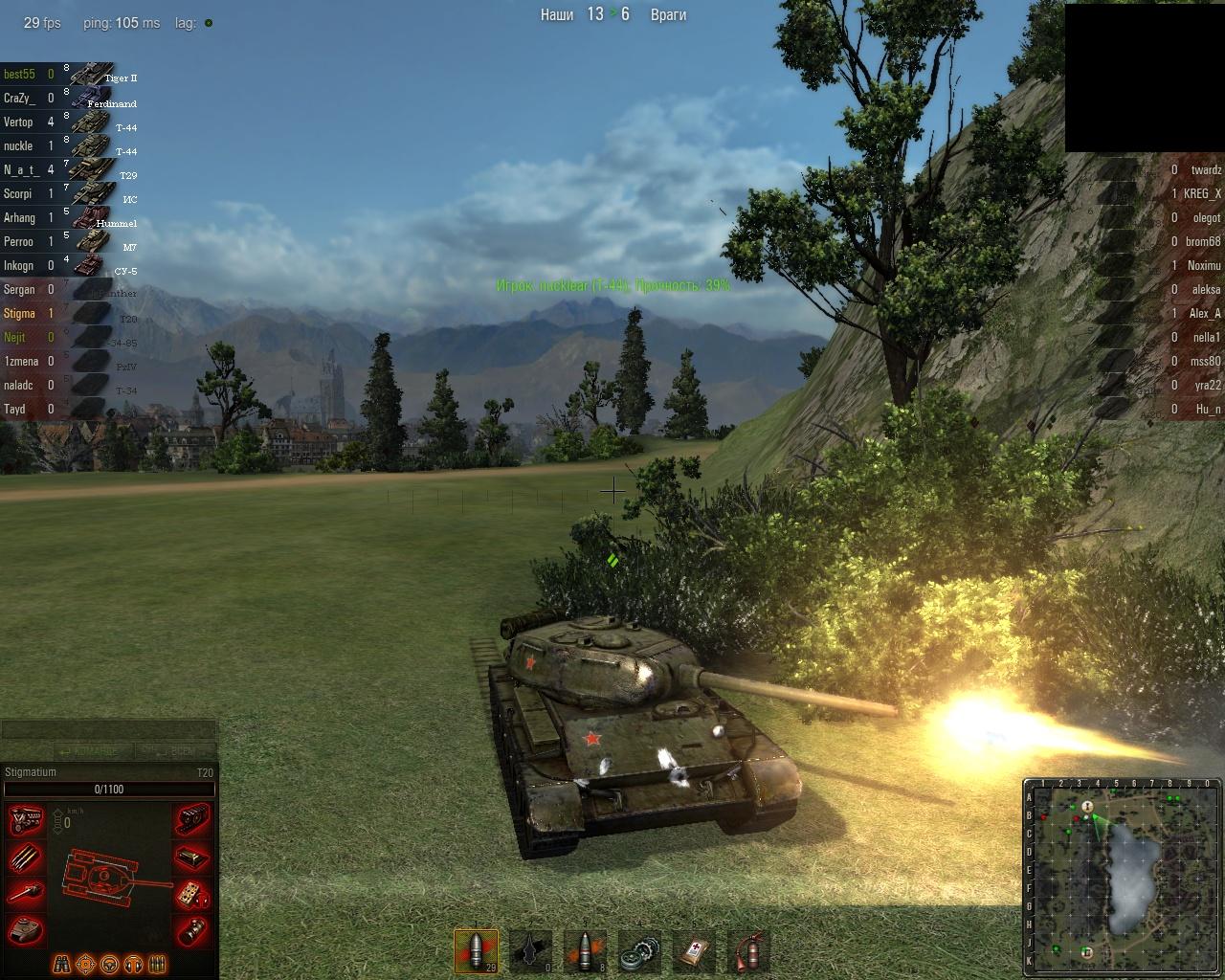The height and width of the screenshot is (980, 1225).
Task: Click the driver steering wheel crew icon
Action: [x=110, y=963]
